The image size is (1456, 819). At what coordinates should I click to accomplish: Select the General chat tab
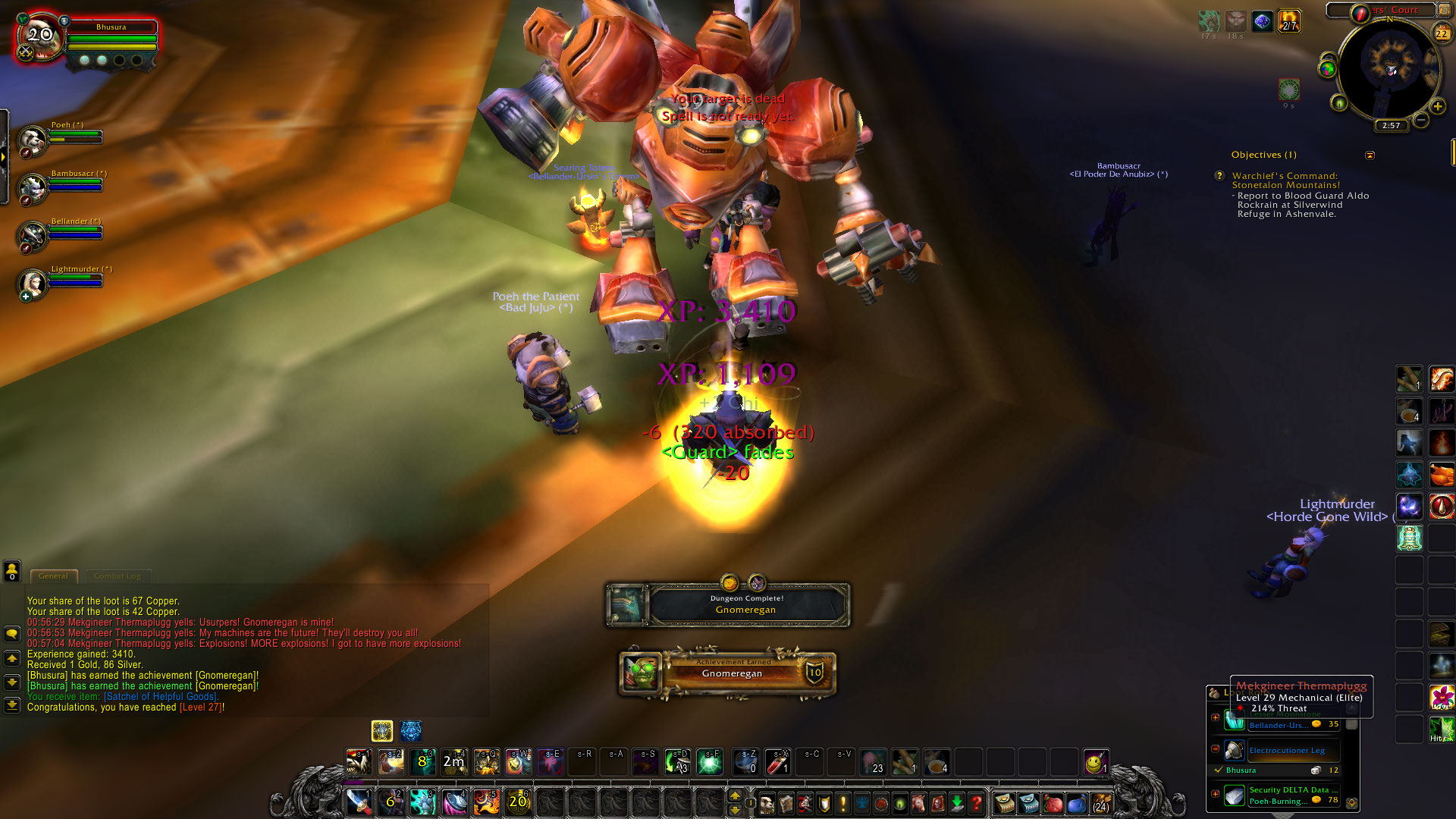coord(53,576)
